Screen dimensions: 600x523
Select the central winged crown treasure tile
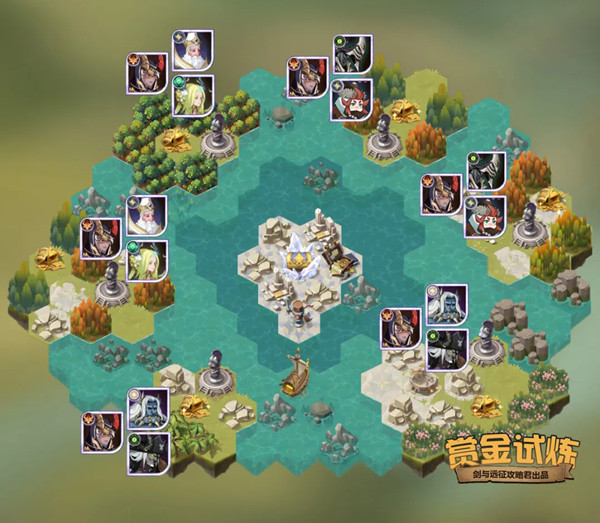296,260
